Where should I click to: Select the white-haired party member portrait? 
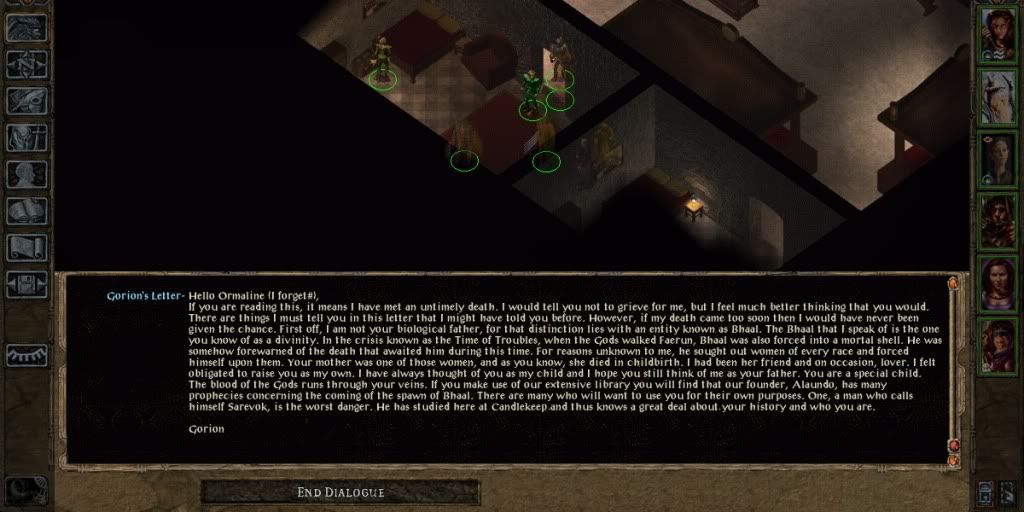pyautogui.click(x=999, y=95)
